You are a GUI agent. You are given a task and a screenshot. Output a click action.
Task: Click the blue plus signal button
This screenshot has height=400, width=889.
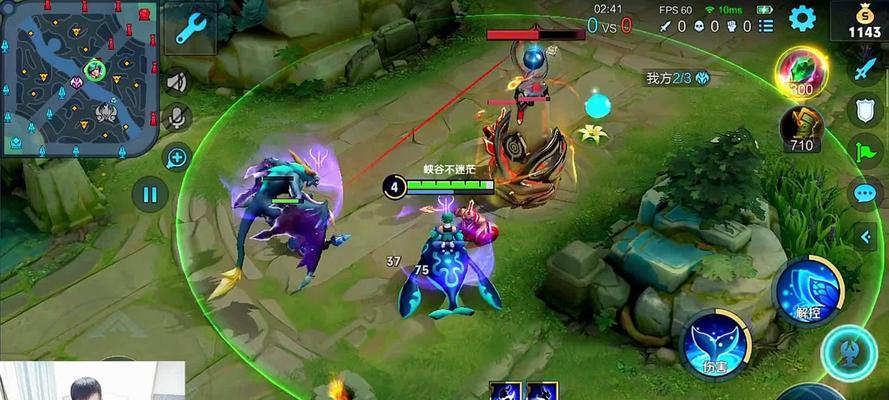point(177,157)
